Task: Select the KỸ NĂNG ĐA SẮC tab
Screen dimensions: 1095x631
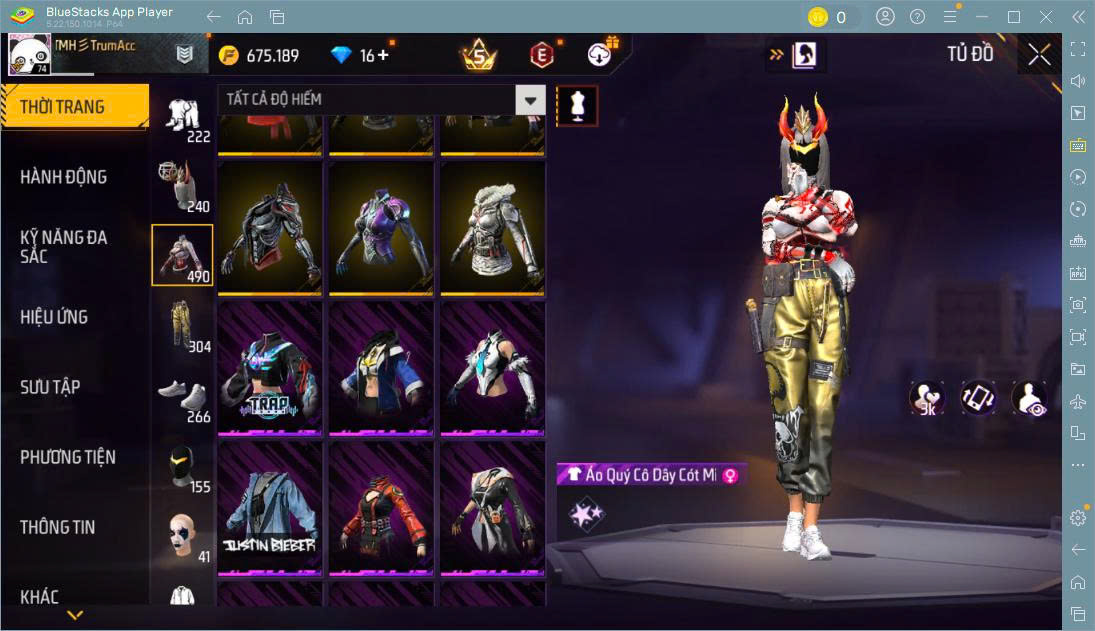Action: pos(64,246)
